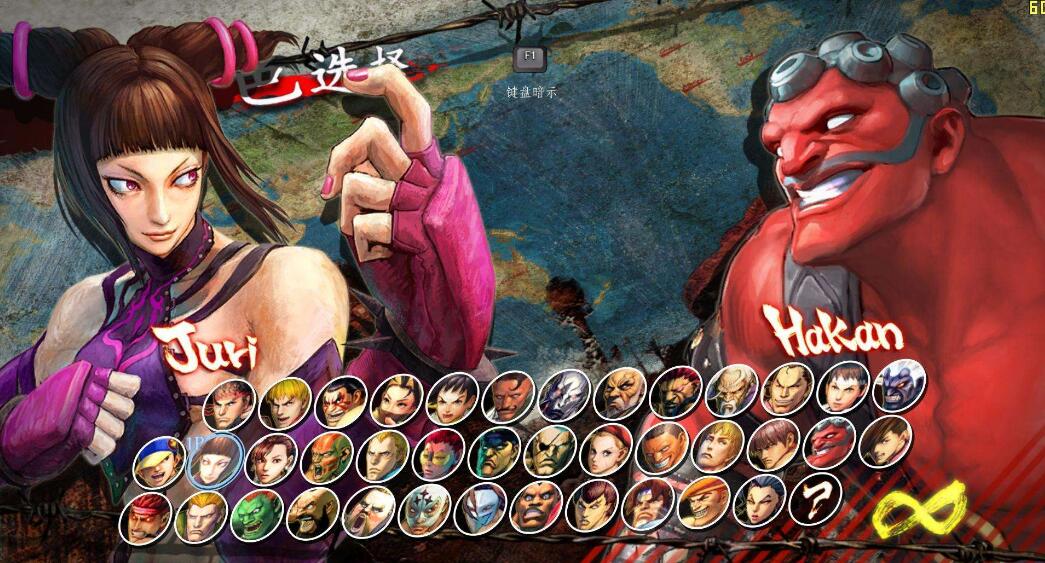This screenshot has height=563, width=1045.
Task: Choose Zangief's bearded portrait
Action: pyautogui.click(x=312, y=513)
